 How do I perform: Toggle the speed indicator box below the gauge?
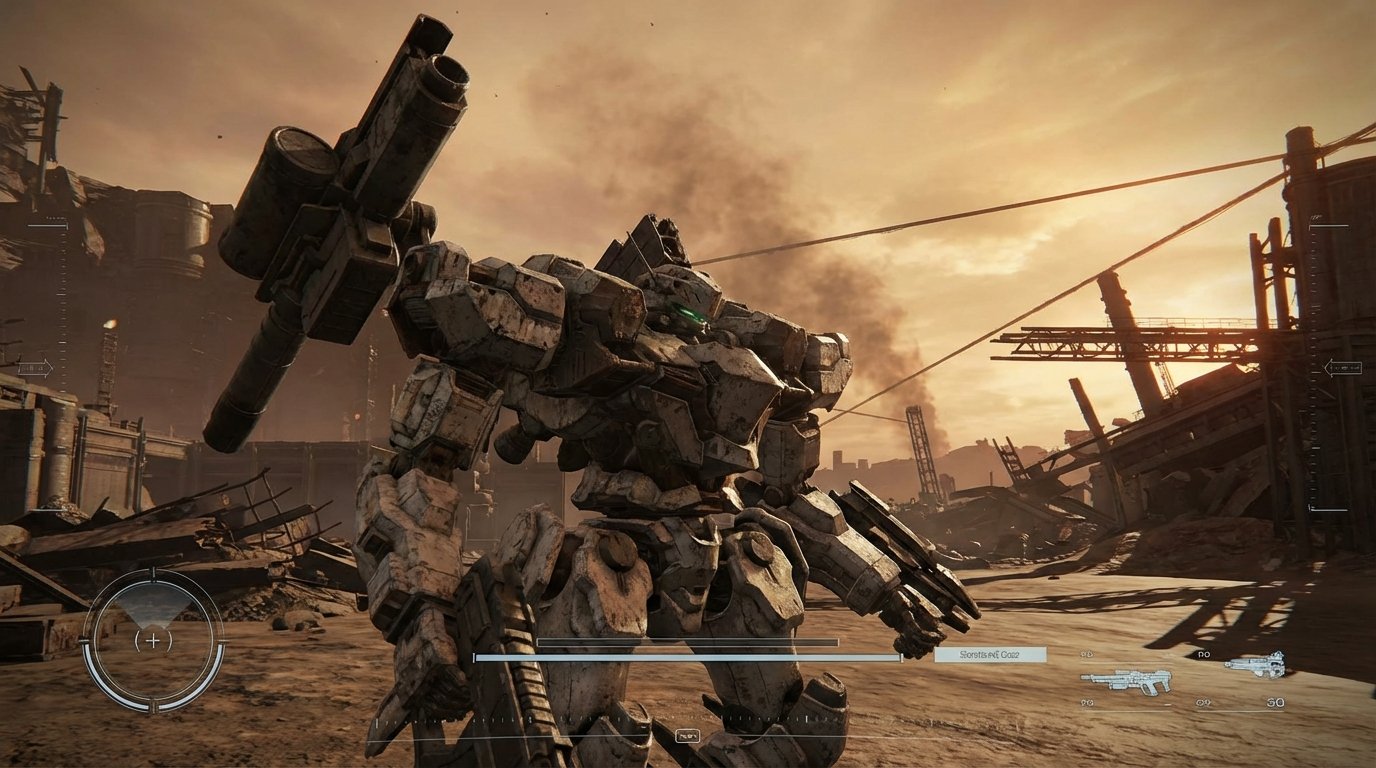tap(687, 734)
